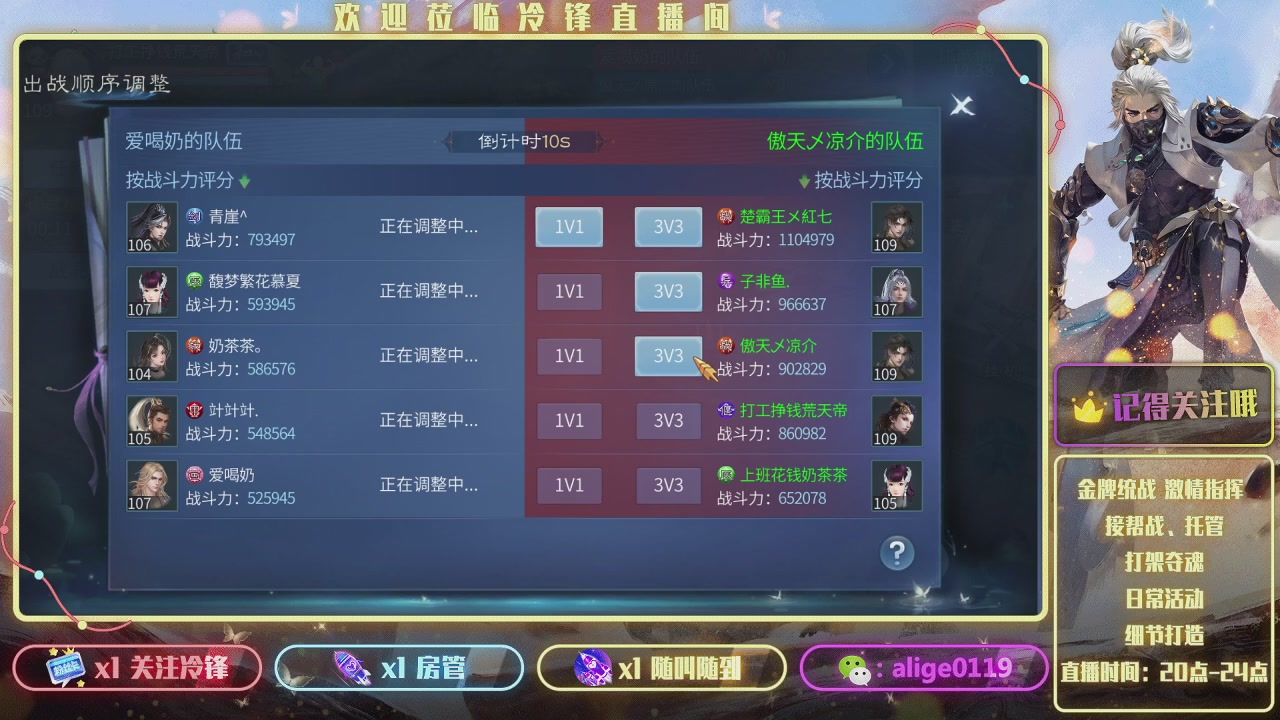
Task: Toggle 3V3 mode on 奶茶茶。's row
Action: pyautogui.click(x=667, y=356)
